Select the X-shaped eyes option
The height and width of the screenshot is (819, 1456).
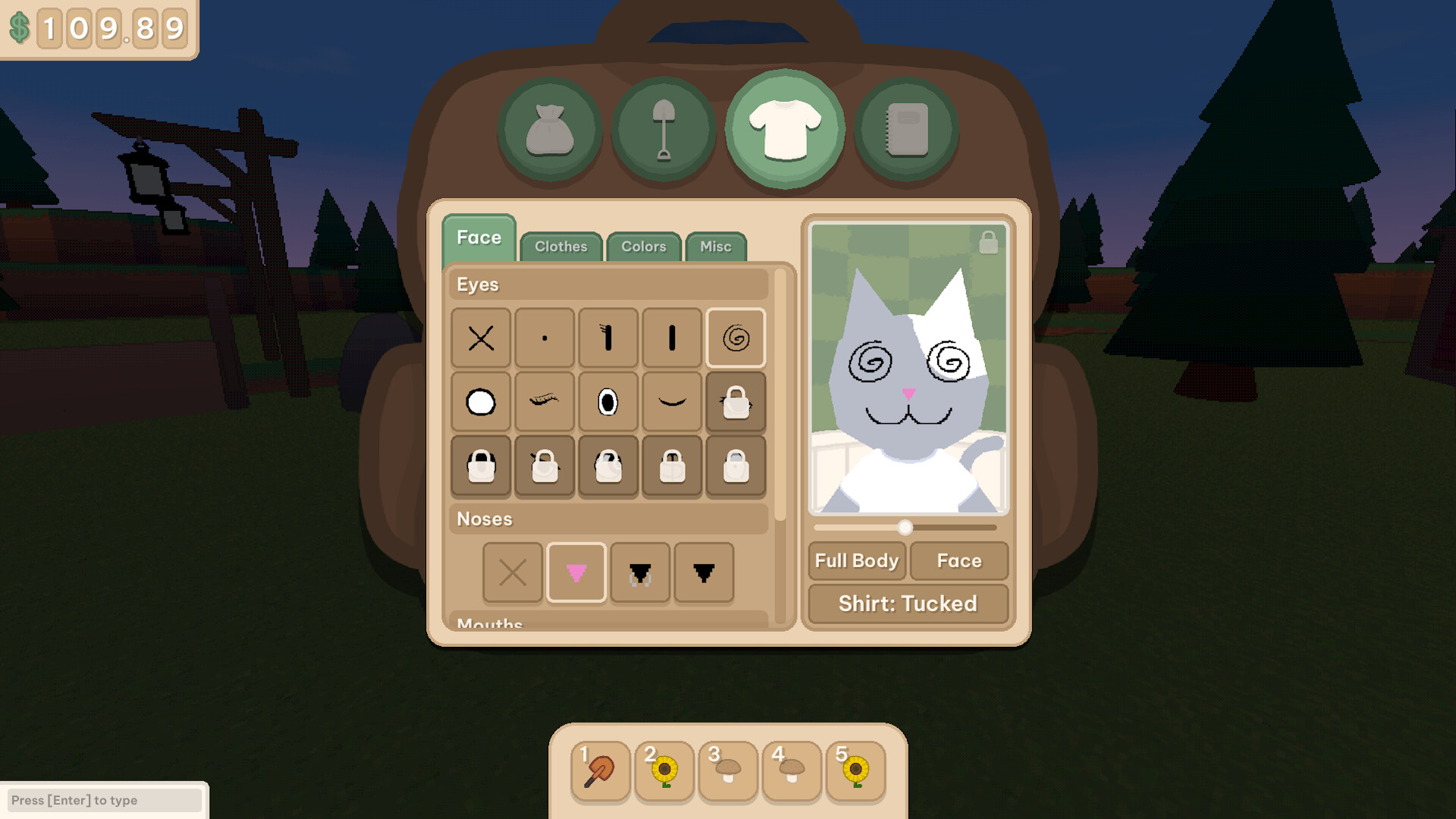[480, 339]
